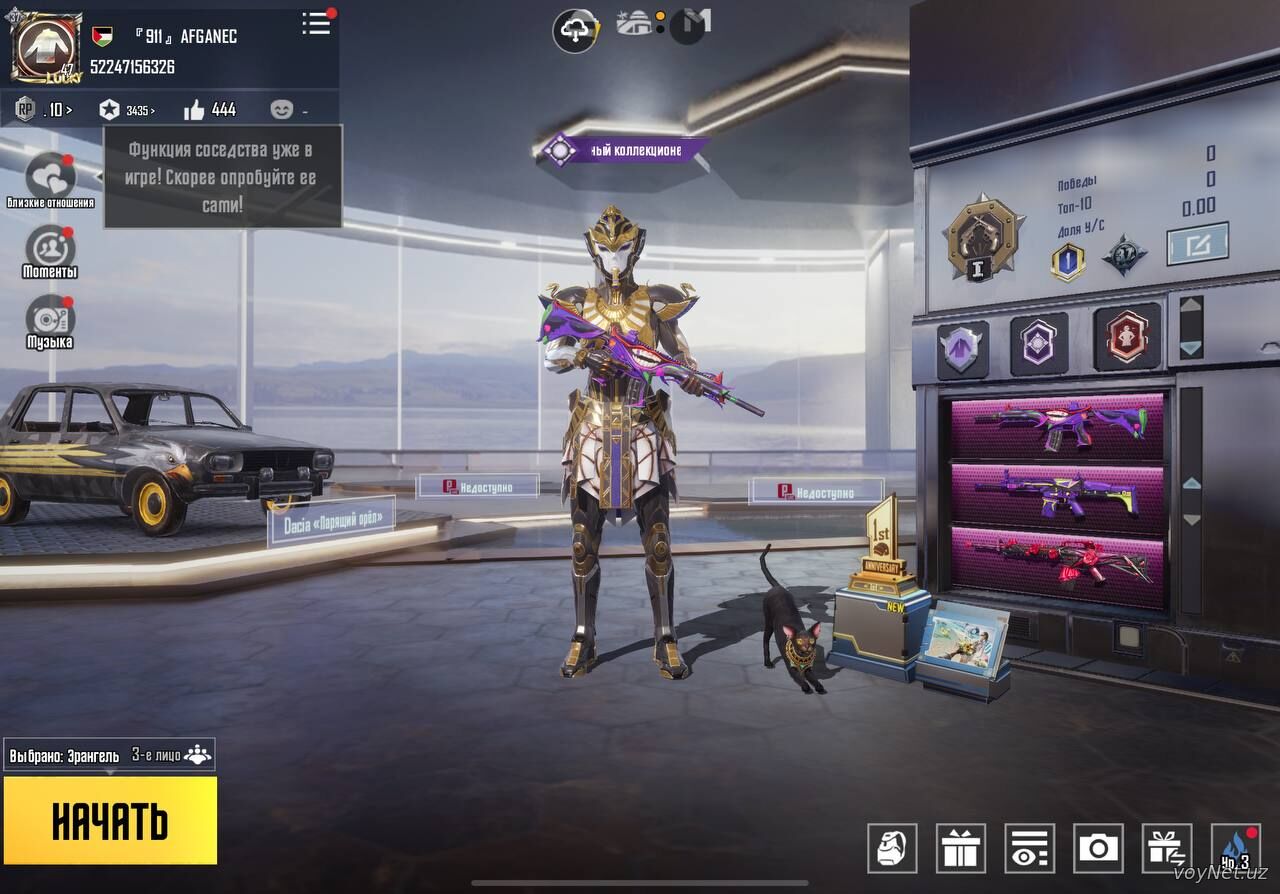Open Близкие отношения relationships icon
The width and height of the screenshot is (1280, 894).
coord(50,178)
